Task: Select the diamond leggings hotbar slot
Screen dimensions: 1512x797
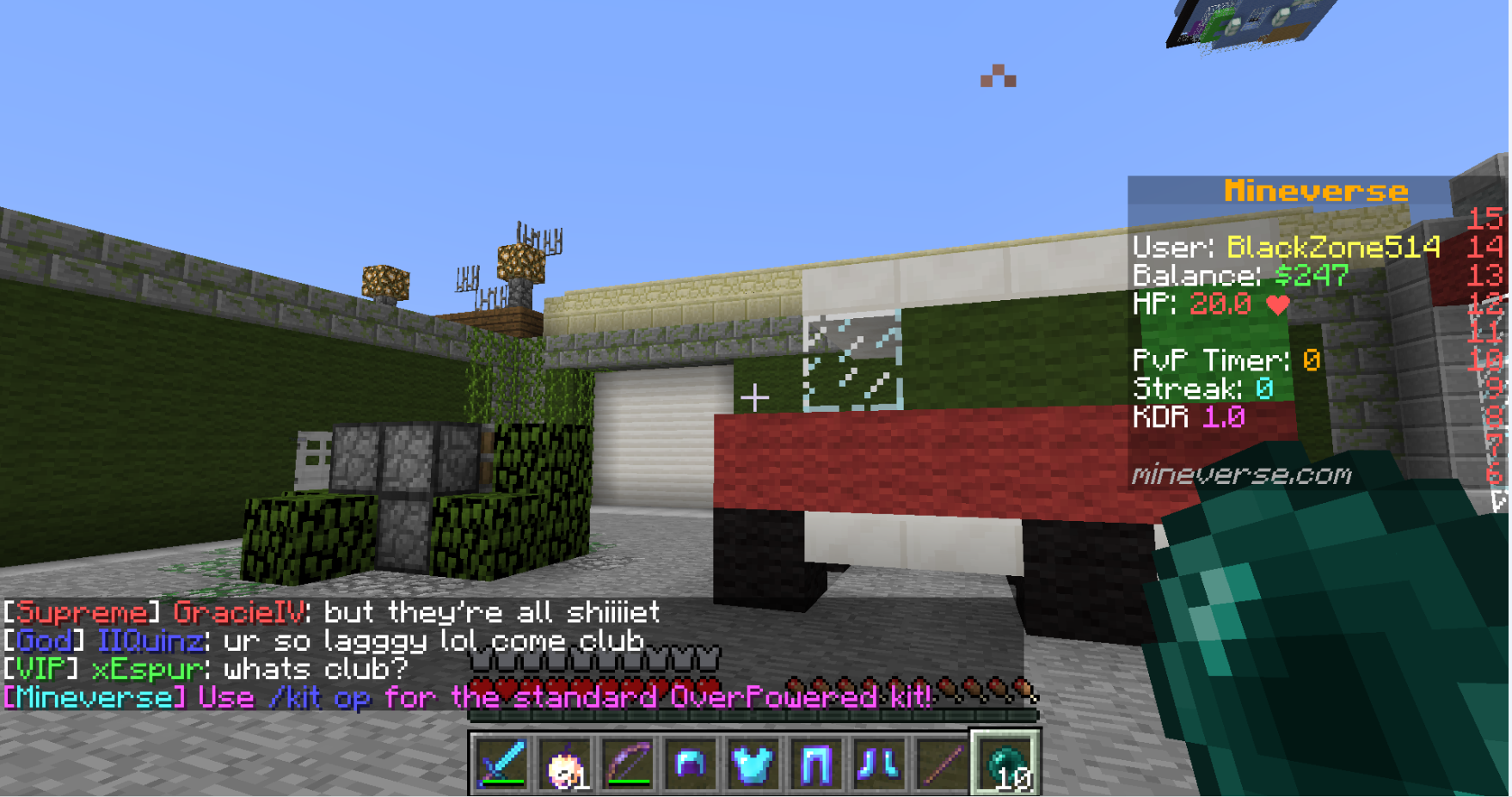Action: (x=816, y=763)
